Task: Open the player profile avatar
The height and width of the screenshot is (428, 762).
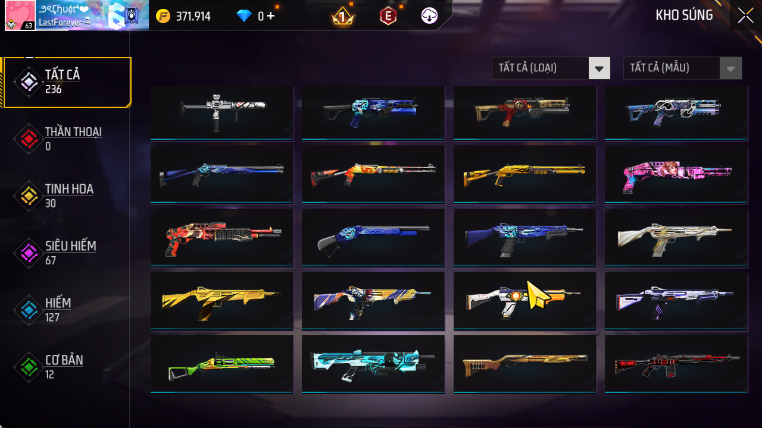Action: (x=18, y=16)
